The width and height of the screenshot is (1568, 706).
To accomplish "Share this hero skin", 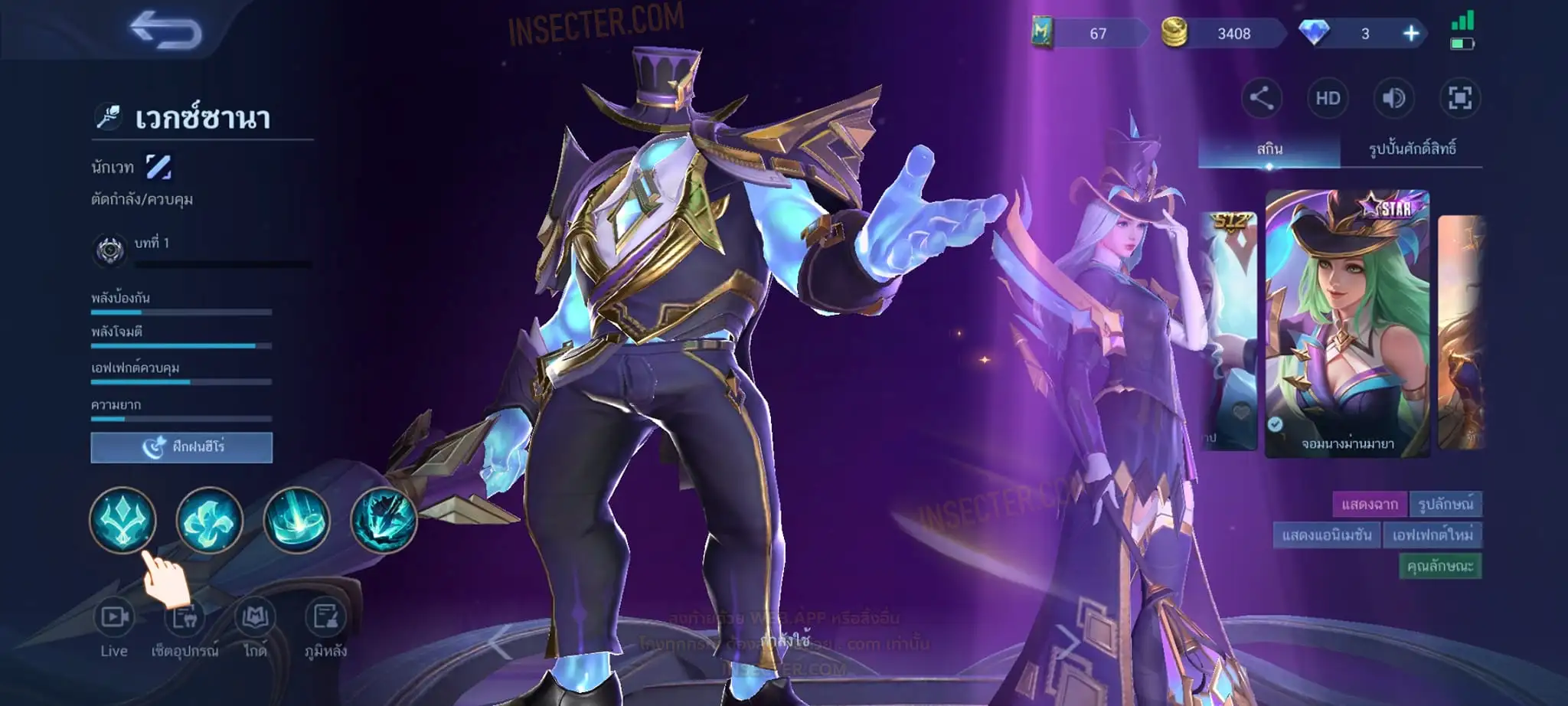I will [1261, 98].
